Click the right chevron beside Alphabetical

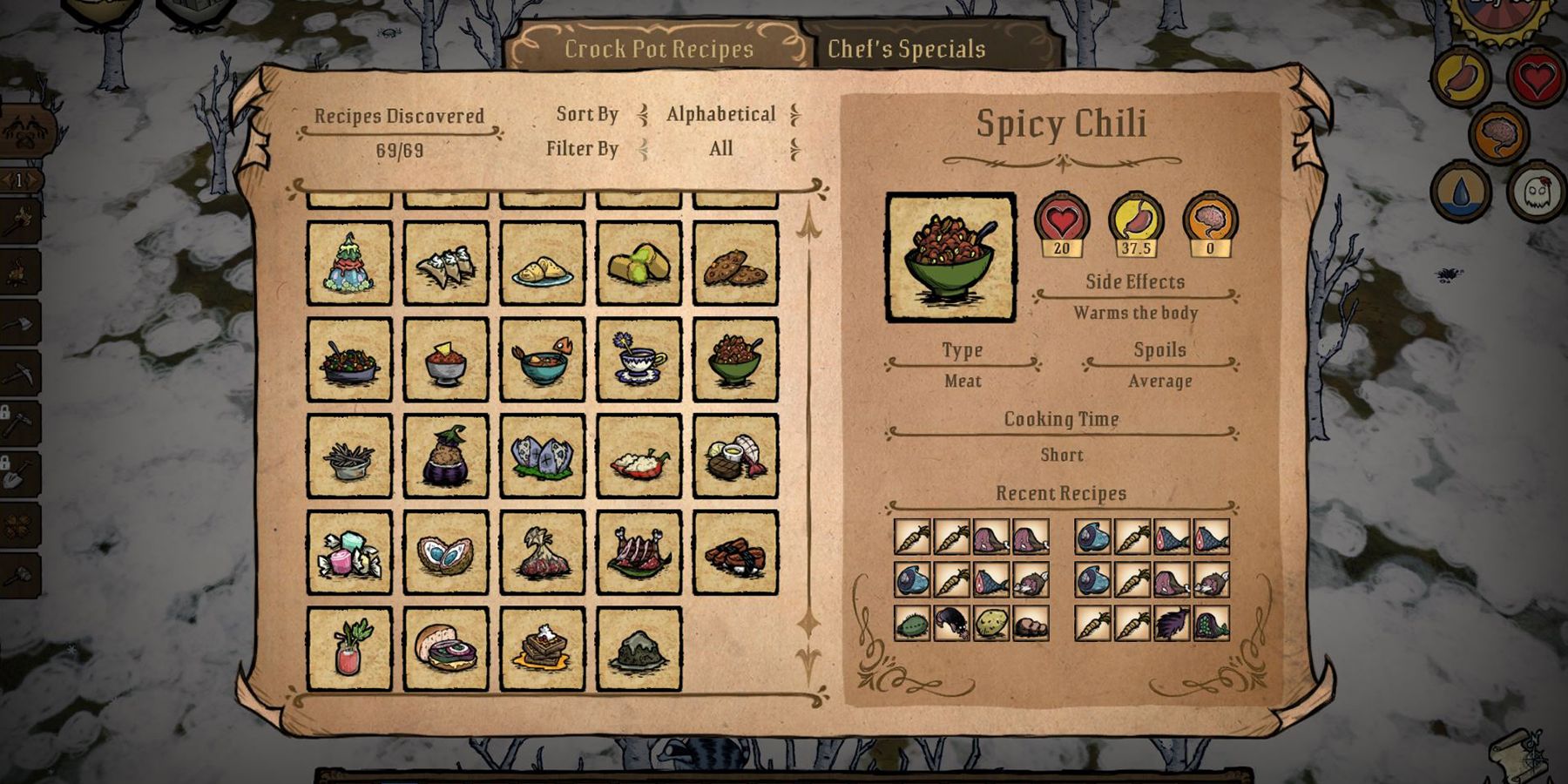pos(795,113)
